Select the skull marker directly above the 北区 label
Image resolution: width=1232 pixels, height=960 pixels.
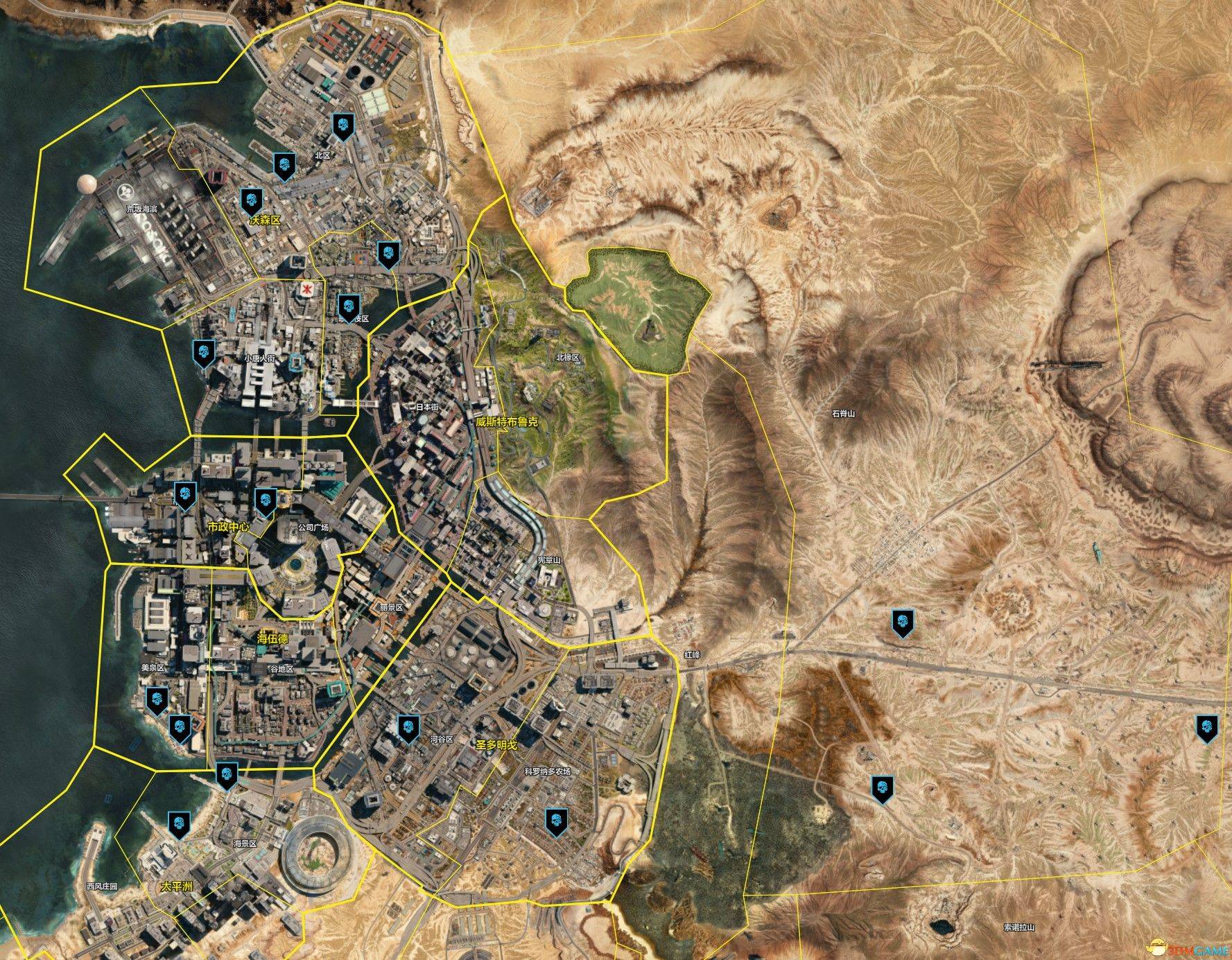click(x=342, y=126)
